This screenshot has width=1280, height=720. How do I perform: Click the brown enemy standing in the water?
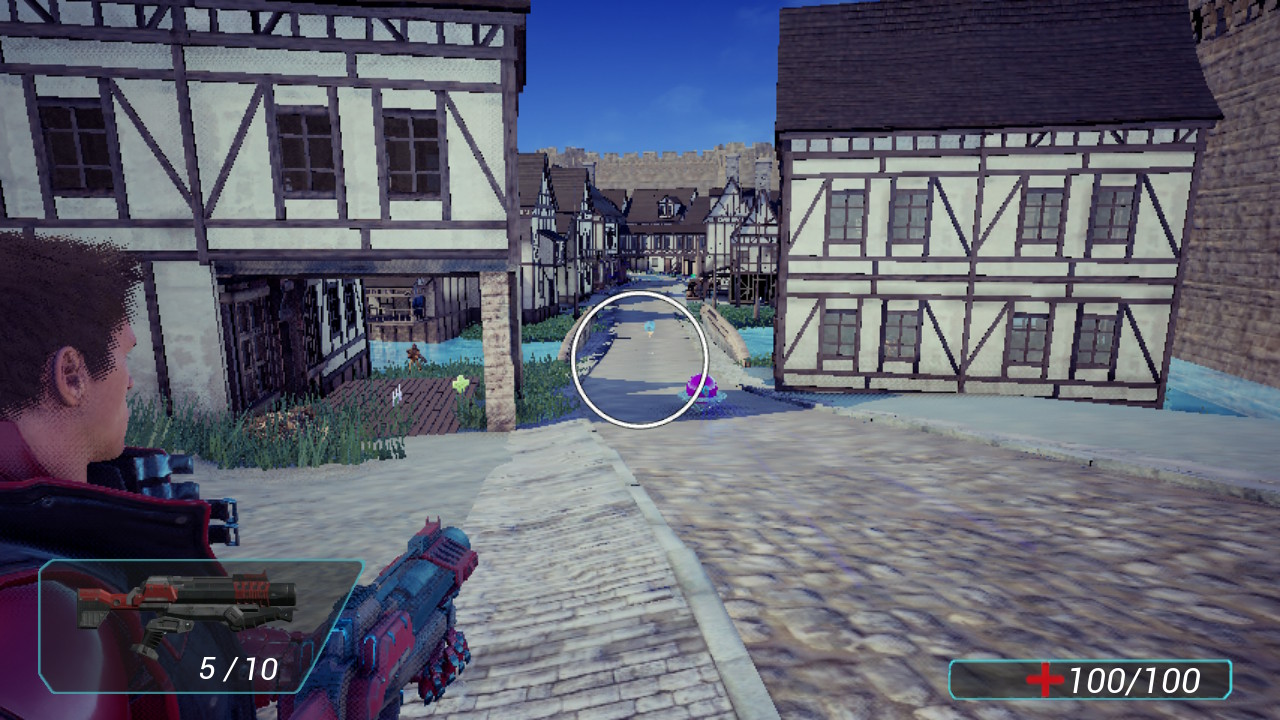coord(414,356)
